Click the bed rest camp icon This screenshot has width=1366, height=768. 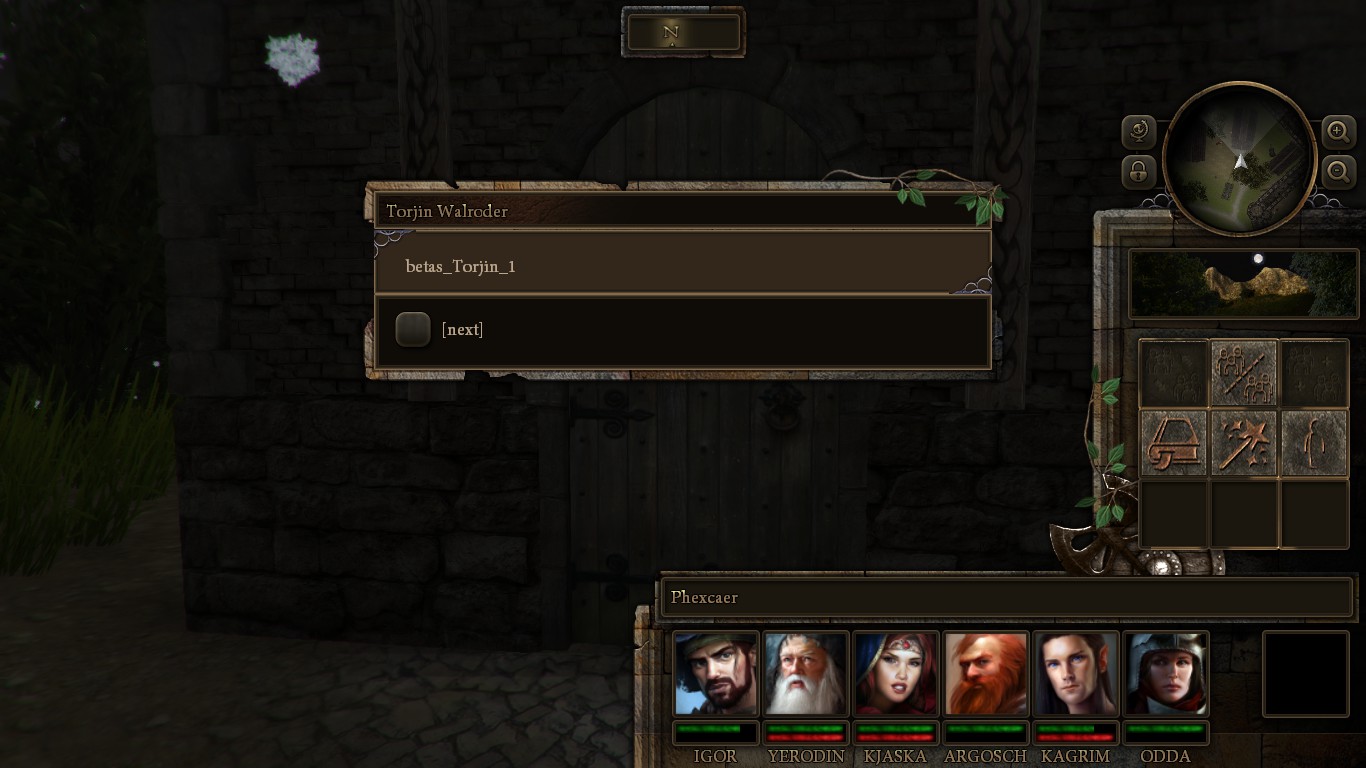point(1174,442)
